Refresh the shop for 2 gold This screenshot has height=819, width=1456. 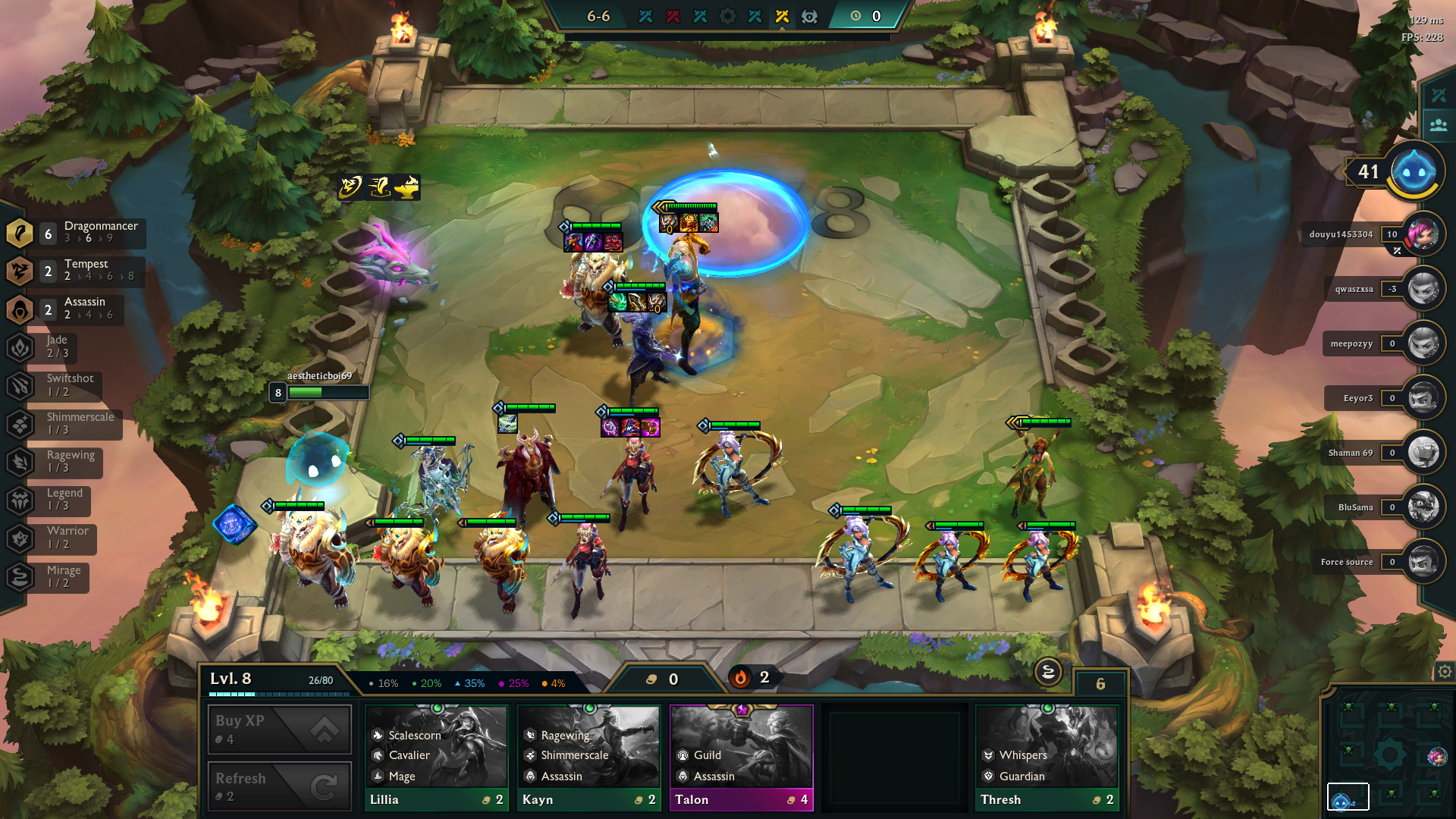click(279, 786)
